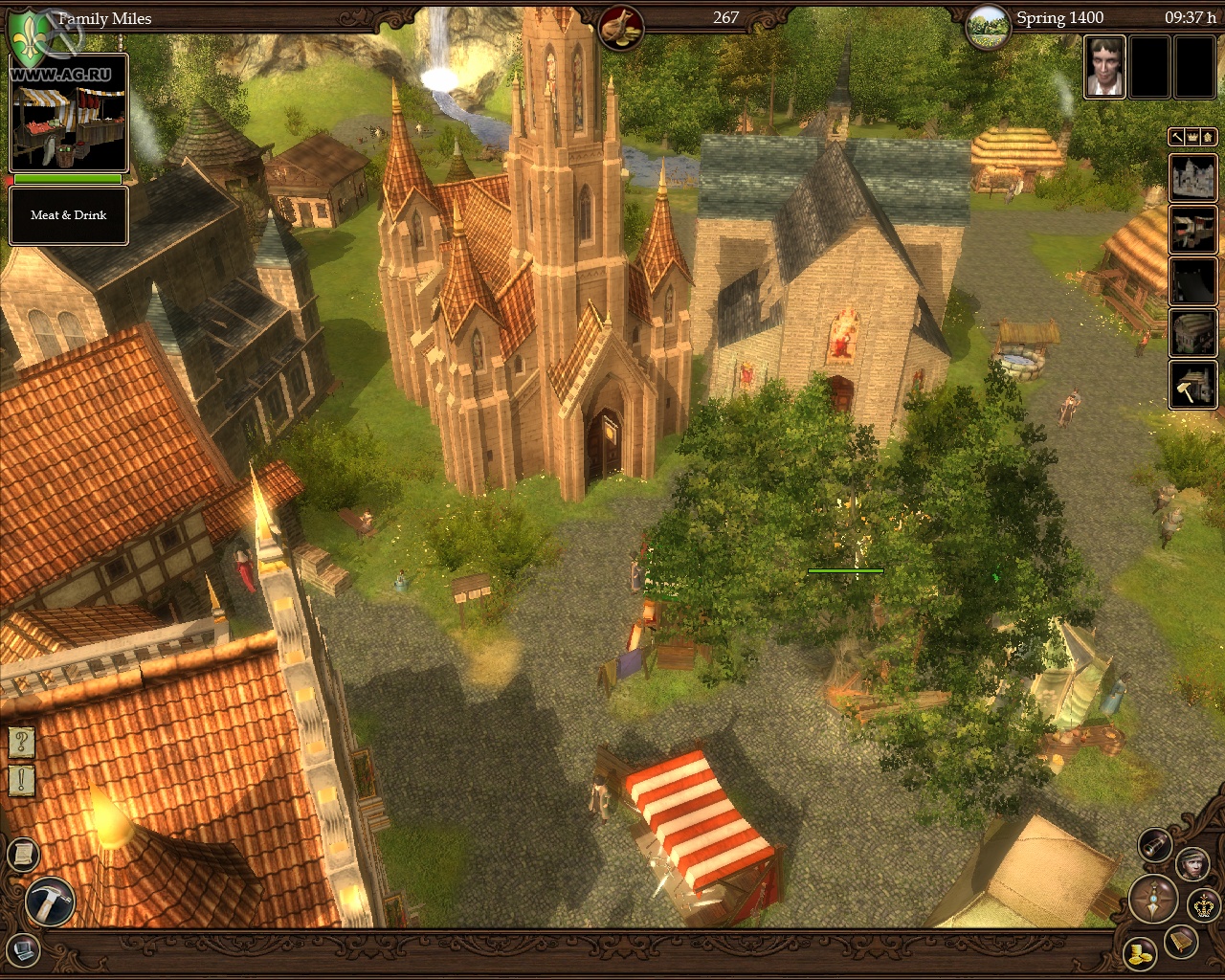Select the castle thumbnail in the building sidebar
Image resolution: width=1225 pixels, height=980 pixels.
(x=1193, y=178)
